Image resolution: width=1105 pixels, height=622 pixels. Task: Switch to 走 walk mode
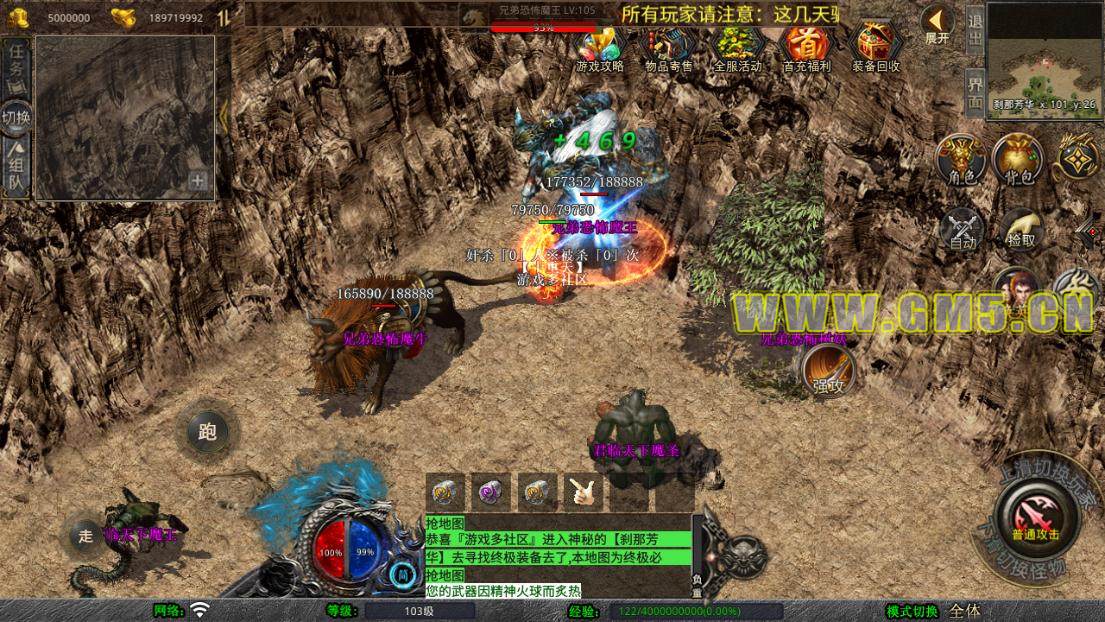(x=86, y=535)
